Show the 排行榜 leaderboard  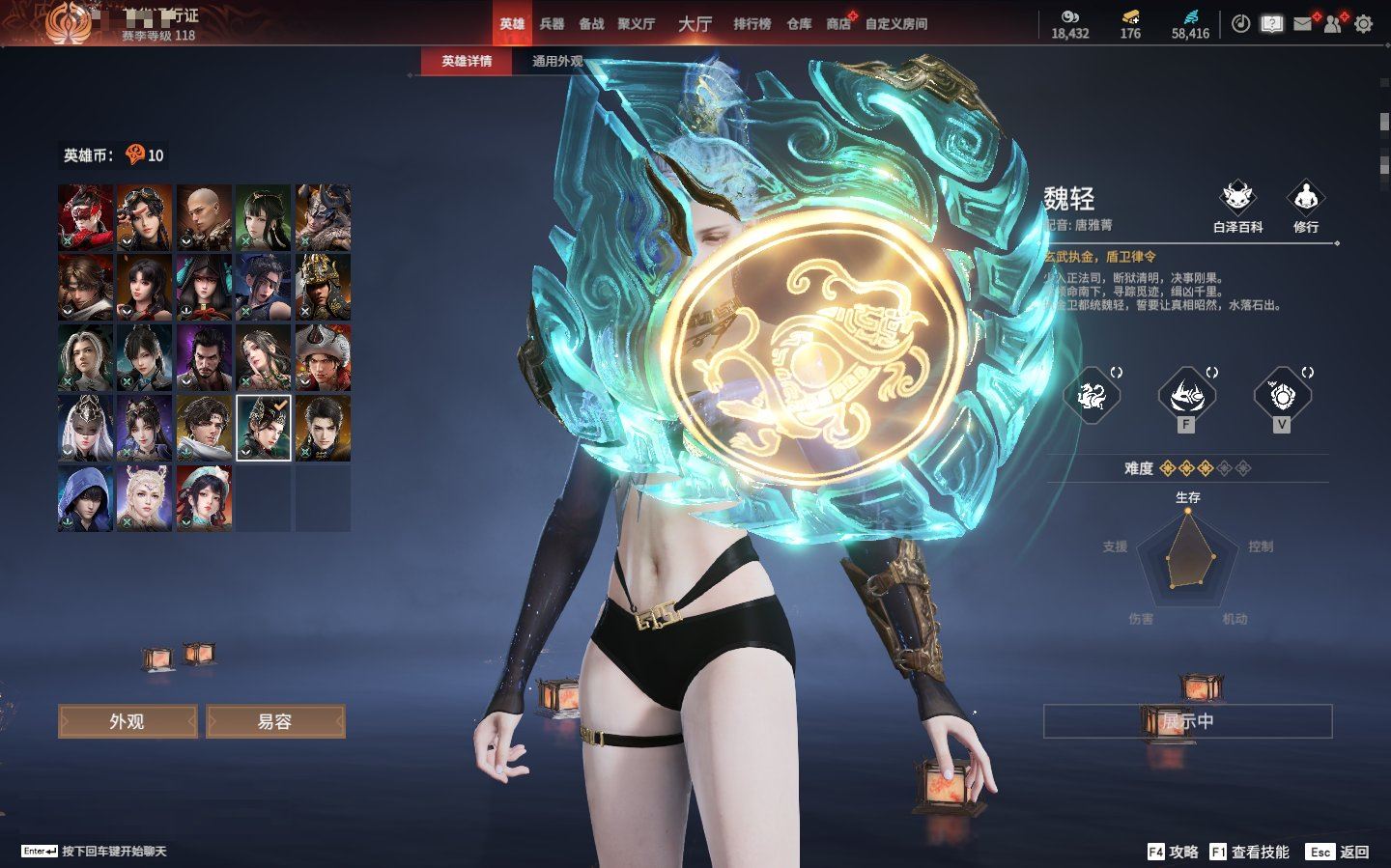tap(752, 24)
